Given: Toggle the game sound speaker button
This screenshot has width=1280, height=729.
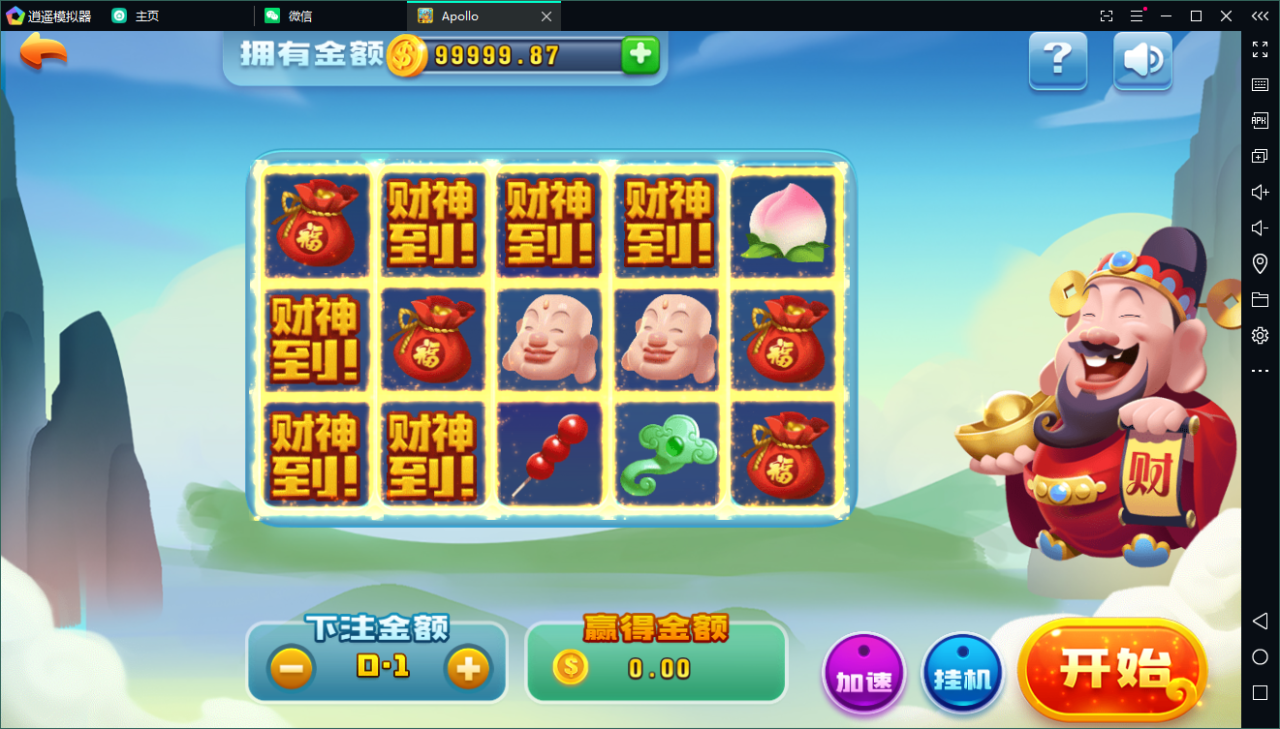Looking at the screenshot, I should pyautogui.click(x=1142, y=61).
